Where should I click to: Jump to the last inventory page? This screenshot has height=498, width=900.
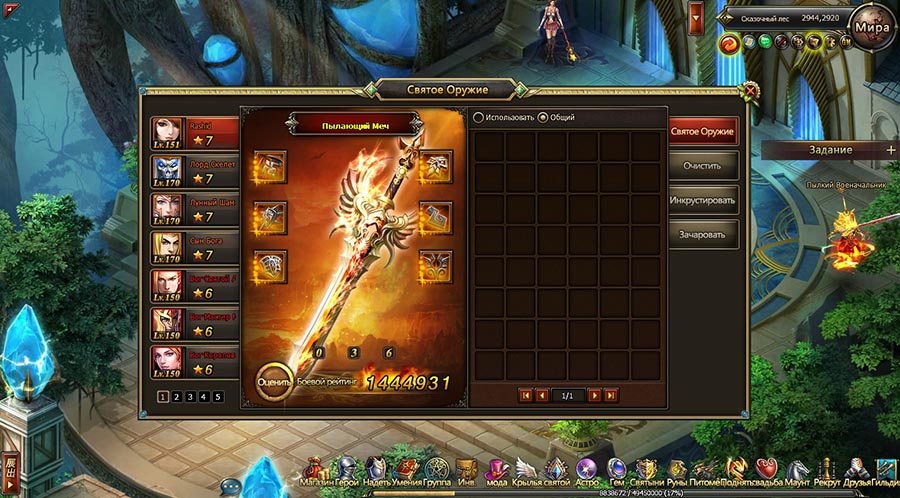[611, 396]
